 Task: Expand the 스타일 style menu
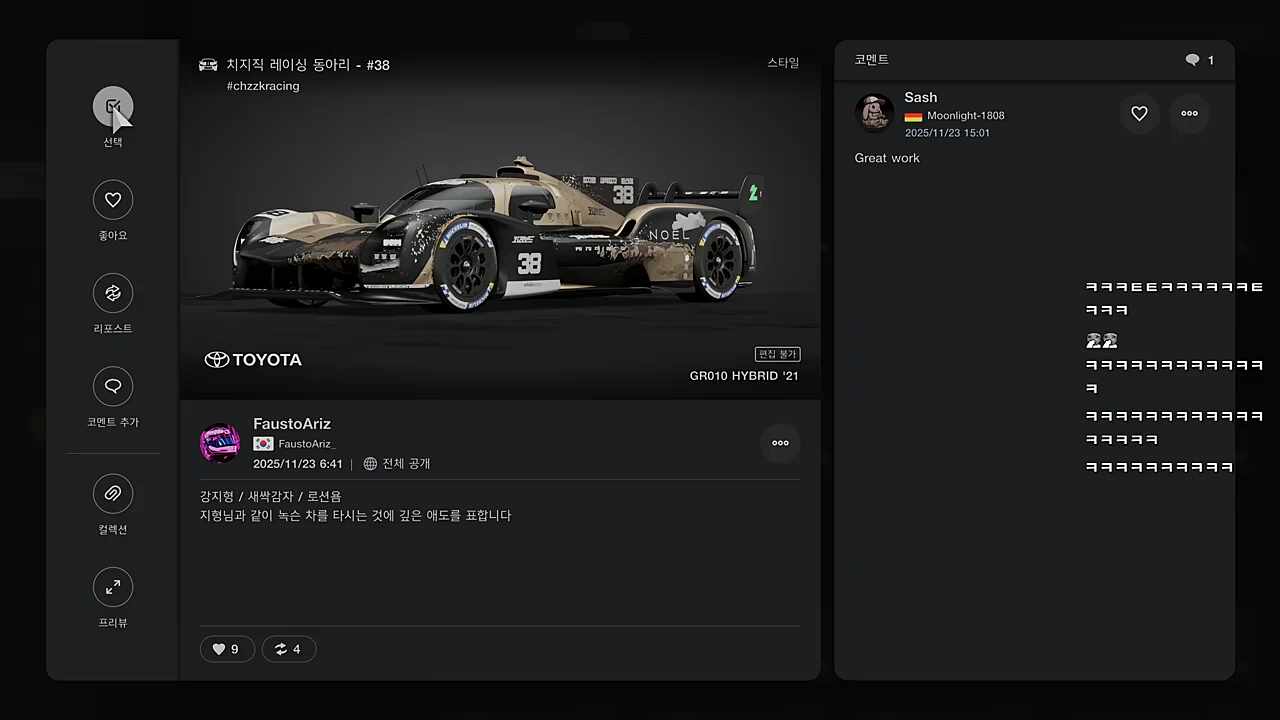coord(783,62)
